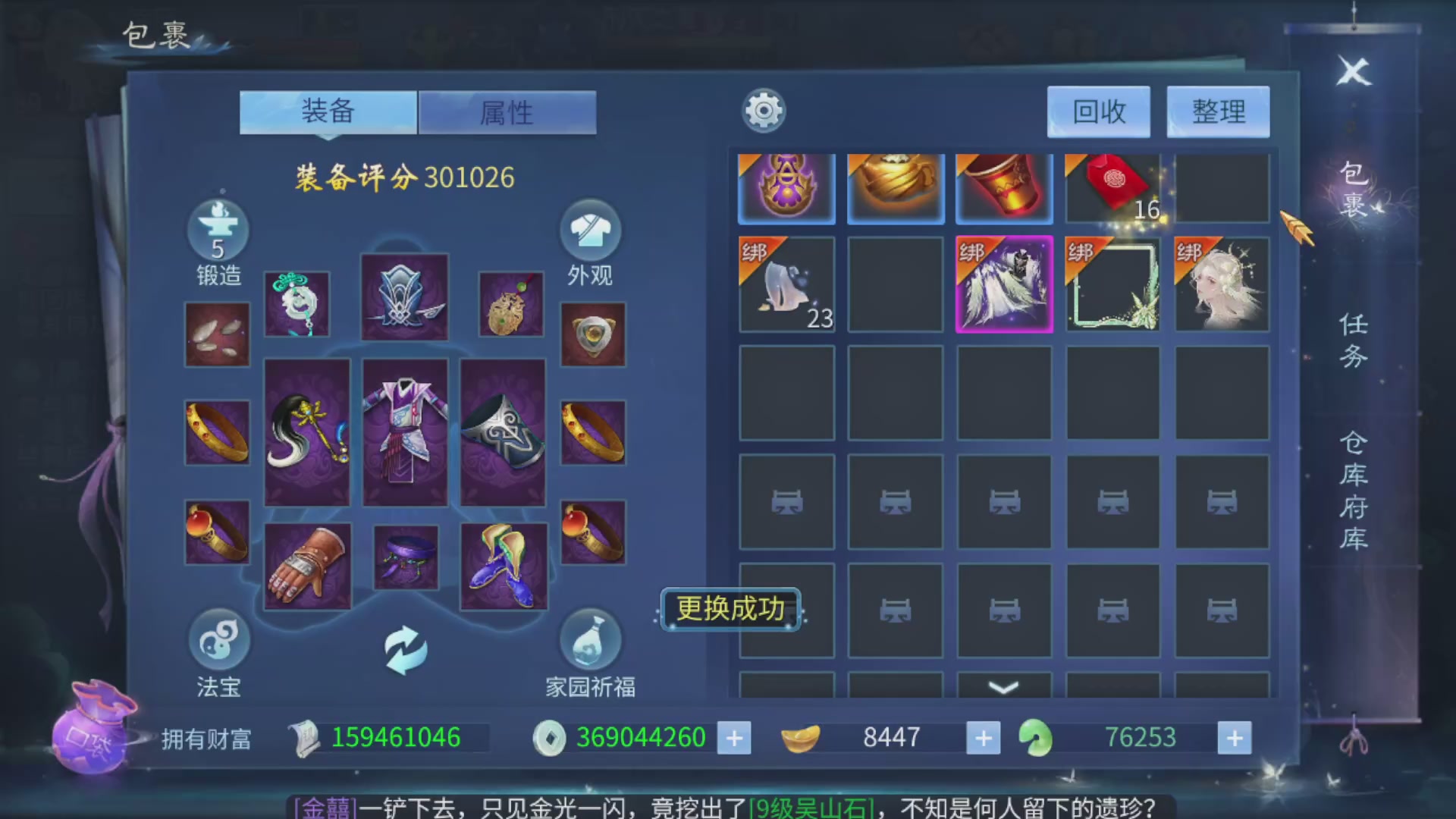The height and width of the screenshot is (819, 1456).
Task: Select the purple-highlighted bound wings item
Action: tap(1004, 284)
